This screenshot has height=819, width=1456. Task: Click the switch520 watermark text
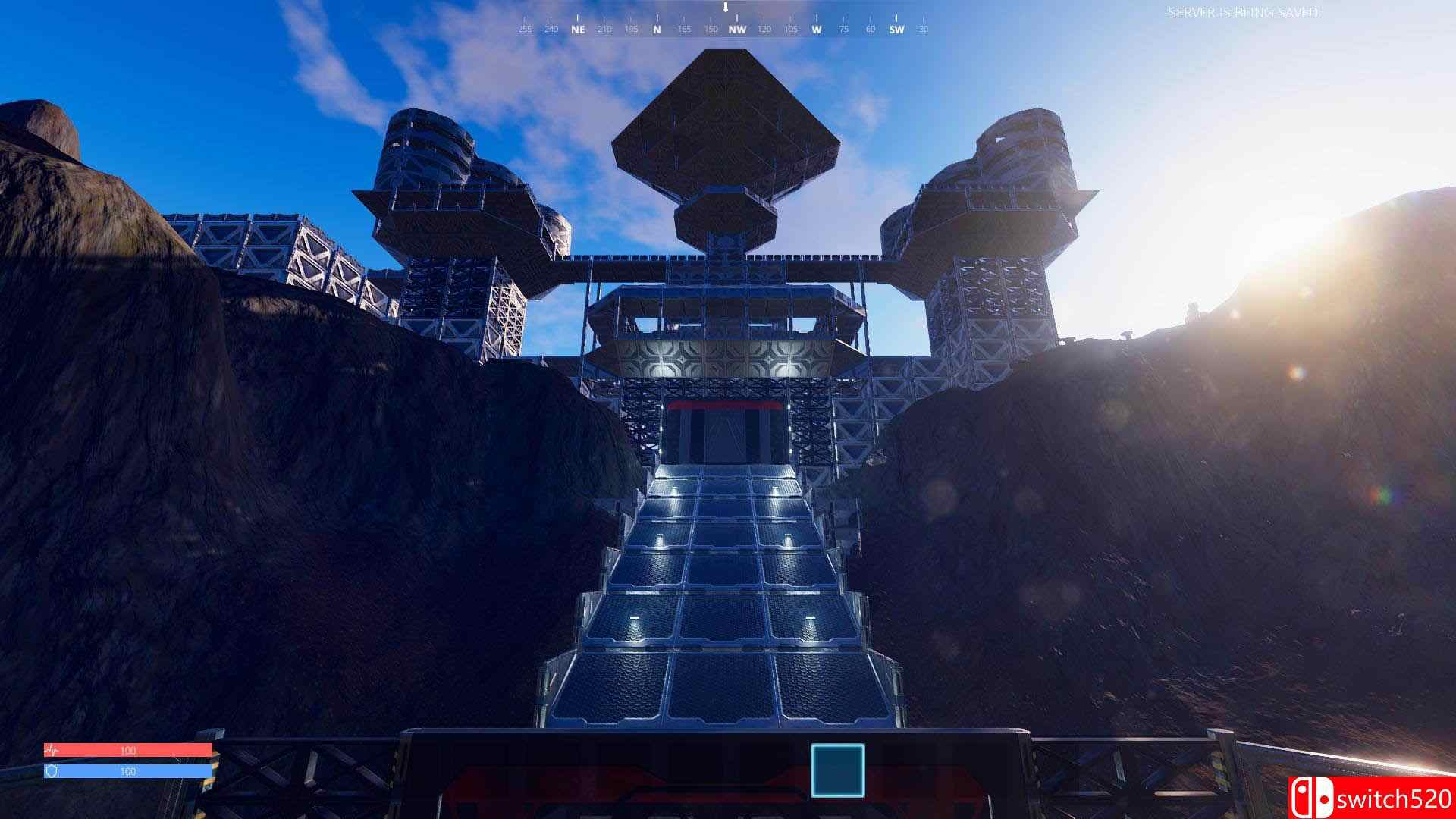point(1395,798)
